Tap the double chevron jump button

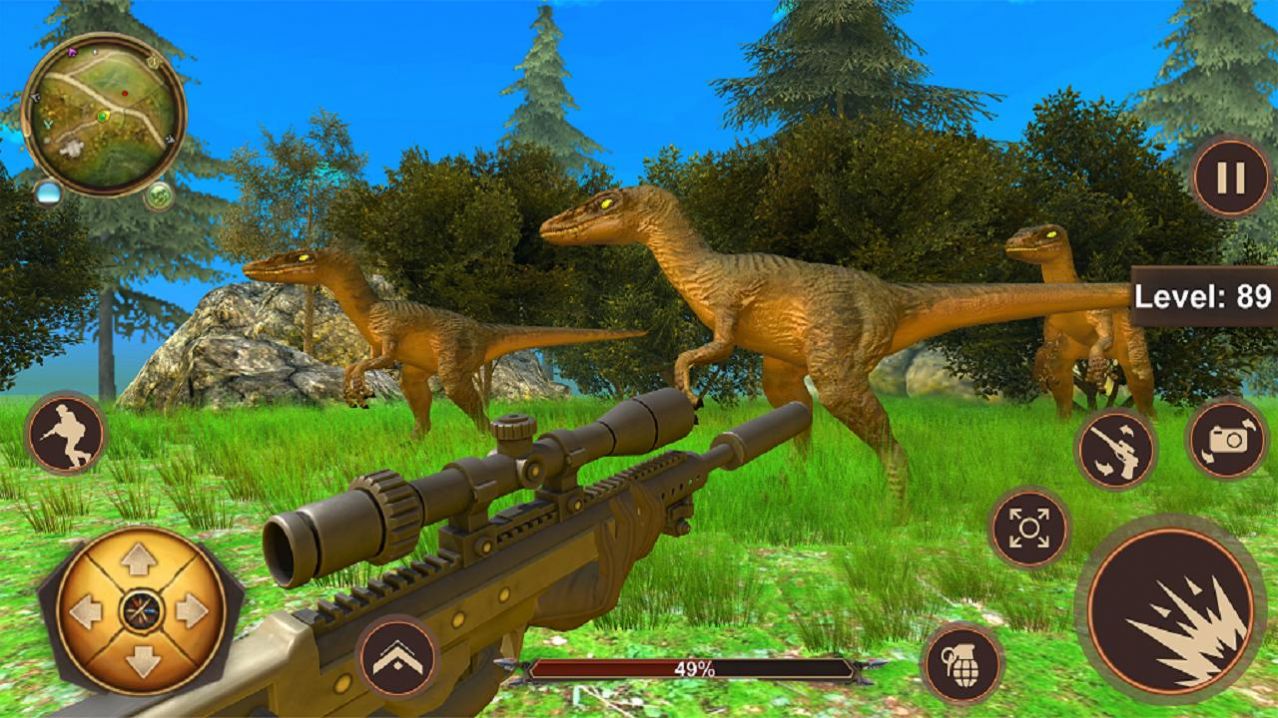coord(398,657)
